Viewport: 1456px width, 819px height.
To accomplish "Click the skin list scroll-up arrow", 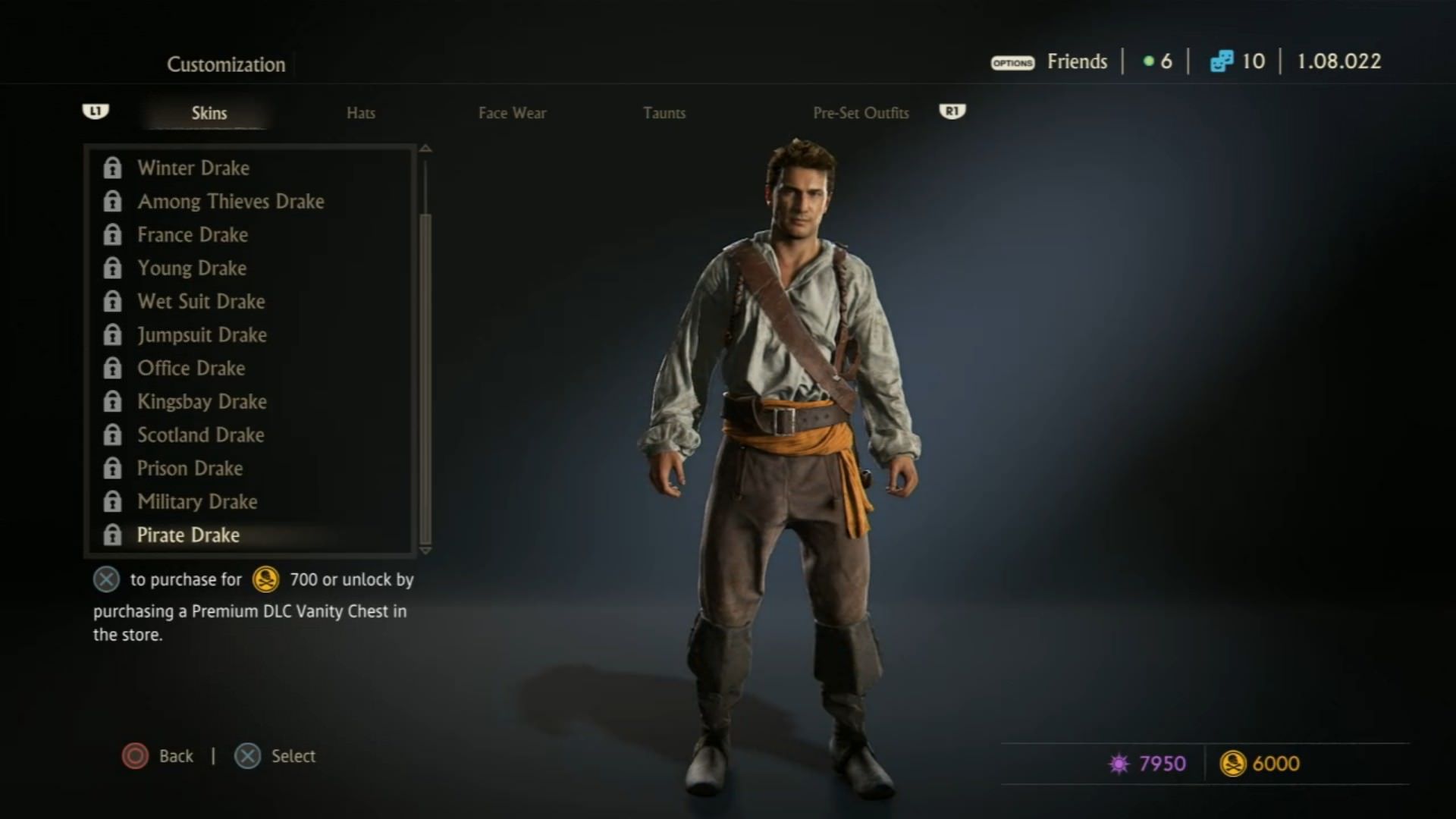I will 425,149.
